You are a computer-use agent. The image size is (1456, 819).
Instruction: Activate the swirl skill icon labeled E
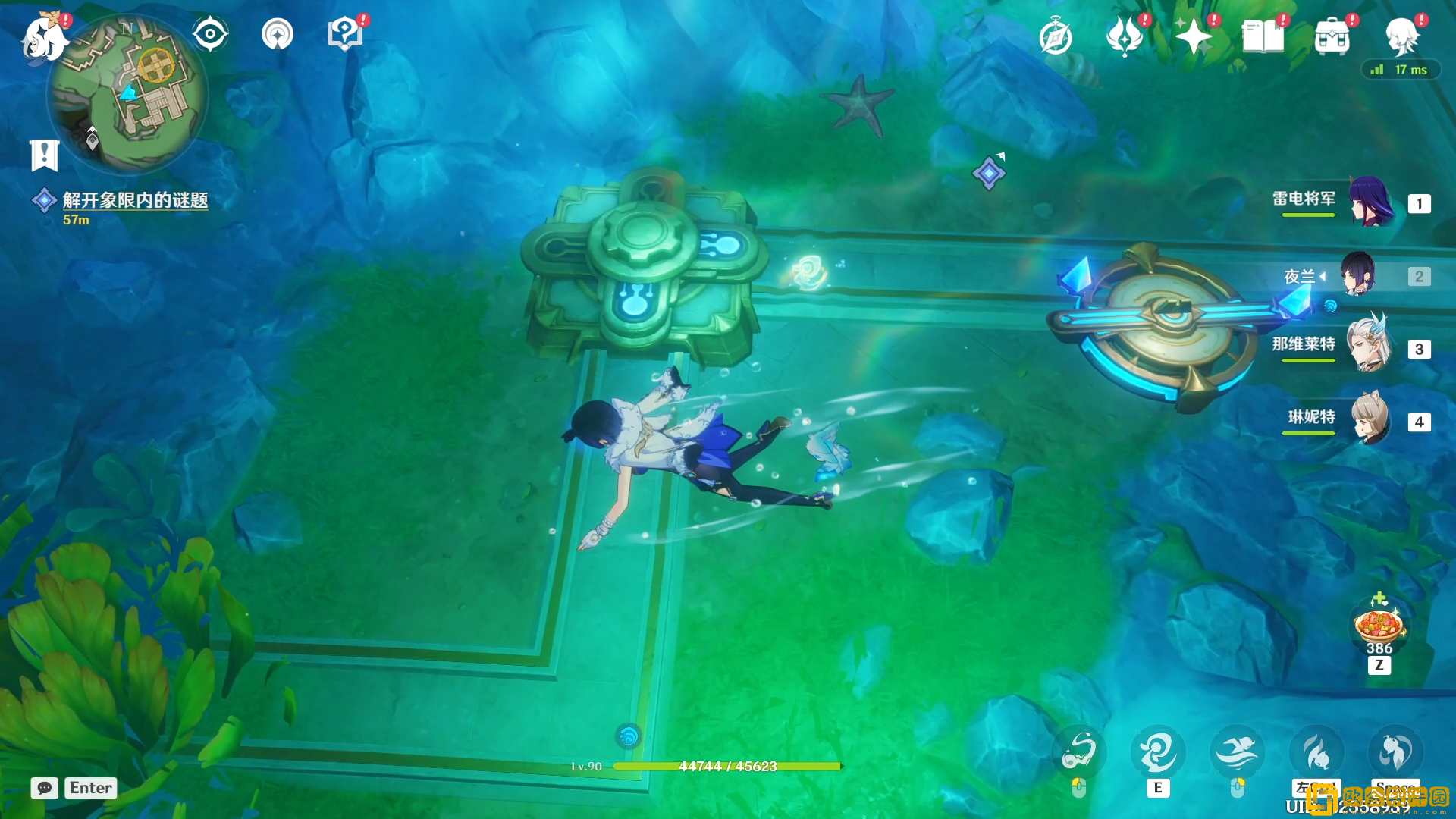point(1157,752)
